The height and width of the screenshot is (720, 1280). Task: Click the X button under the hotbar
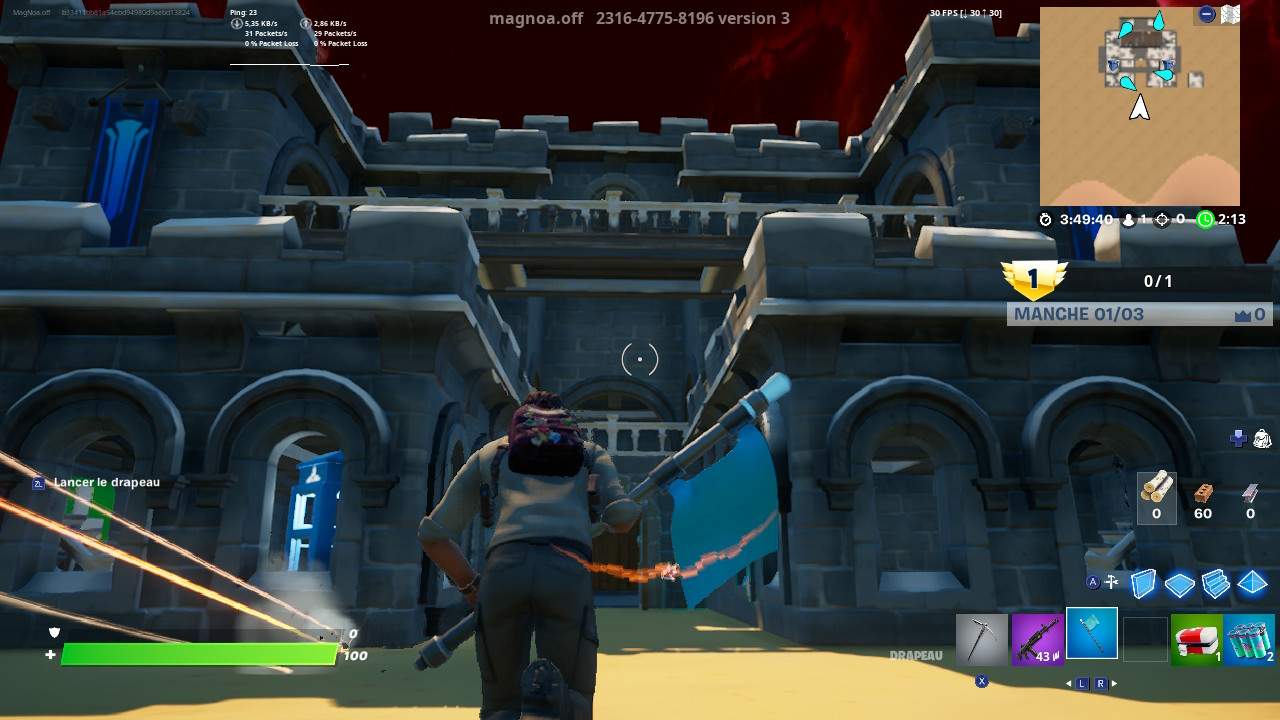coord(984,679)
